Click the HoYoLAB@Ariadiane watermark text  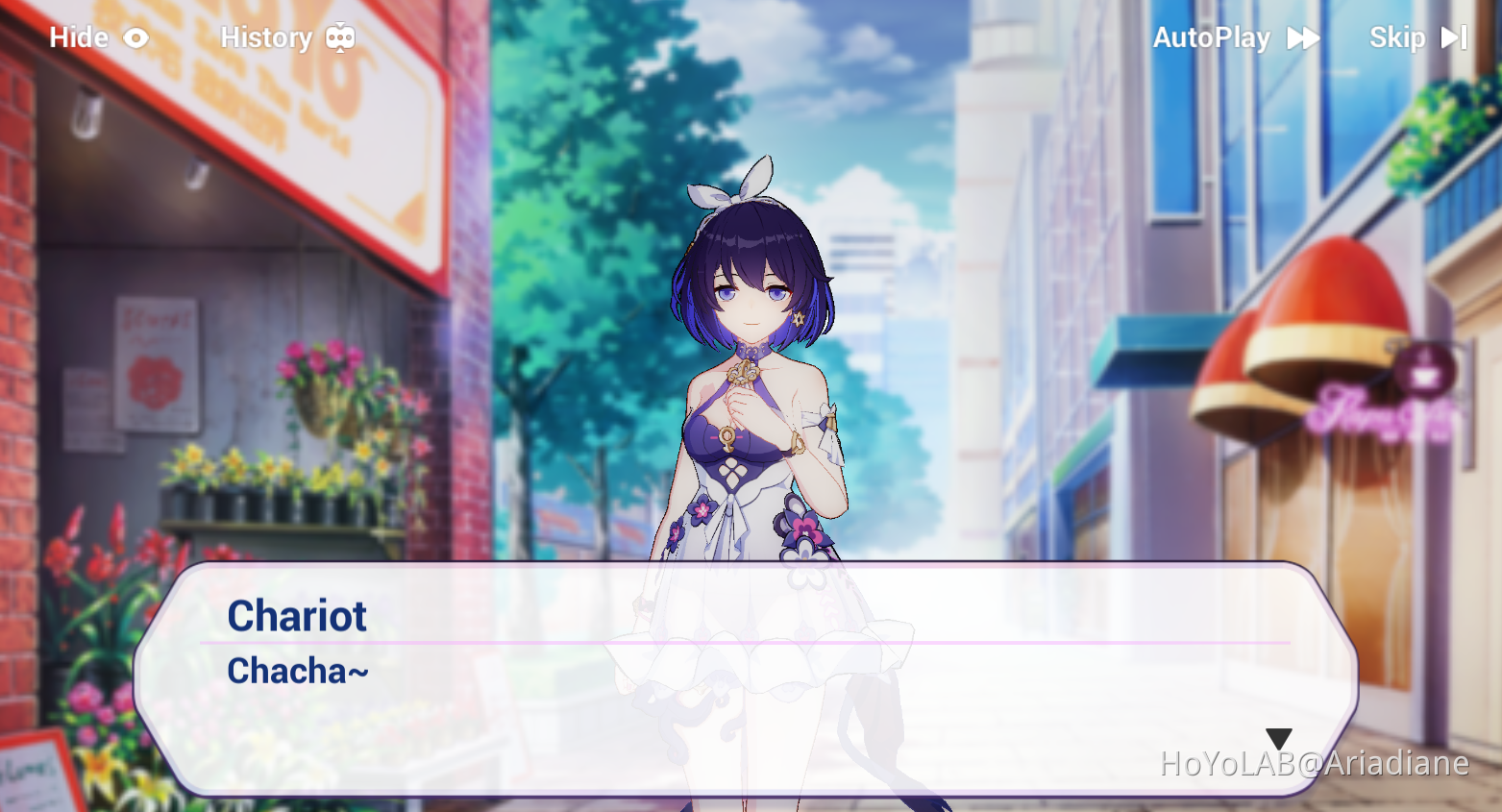tap(1313, 764)
